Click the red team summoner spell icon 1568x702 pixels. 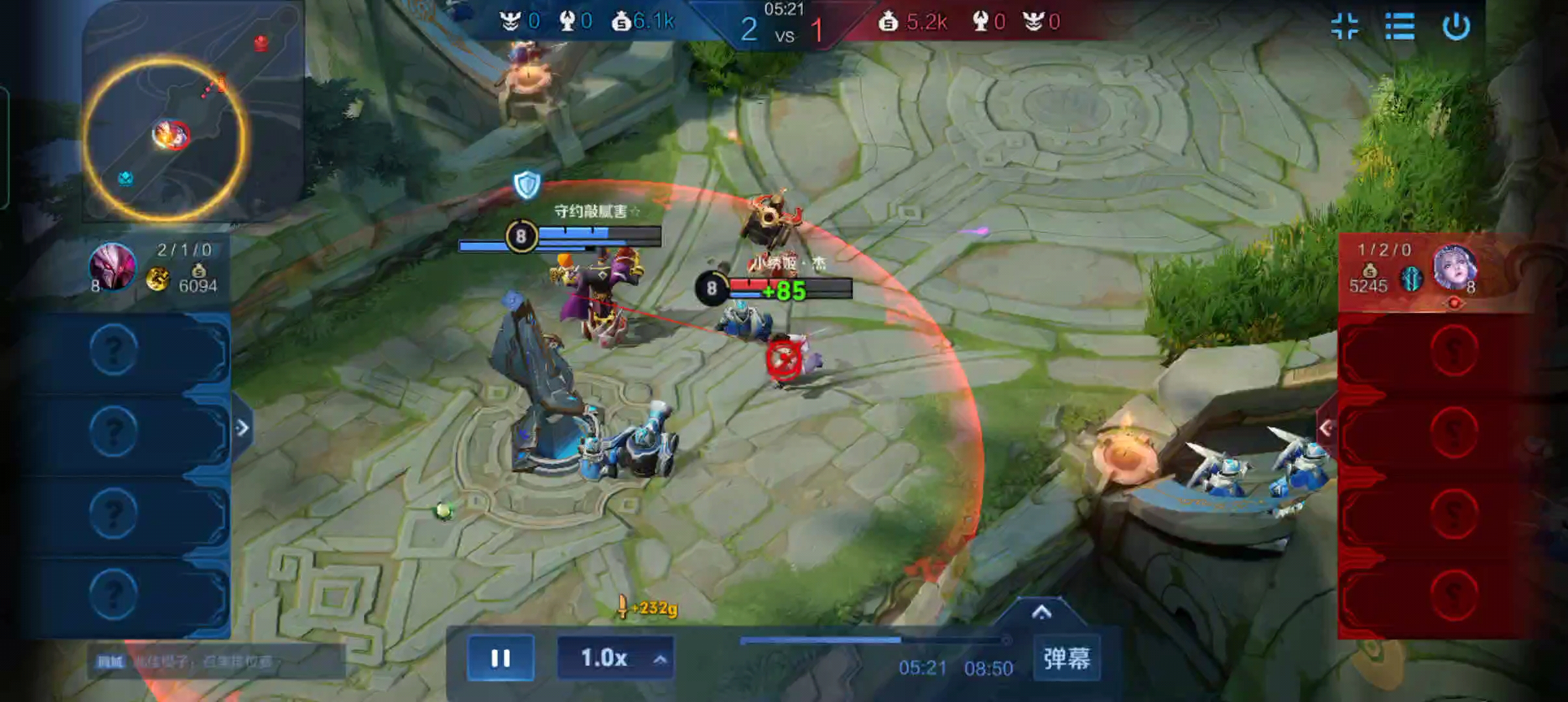(x=1411, y=279)
